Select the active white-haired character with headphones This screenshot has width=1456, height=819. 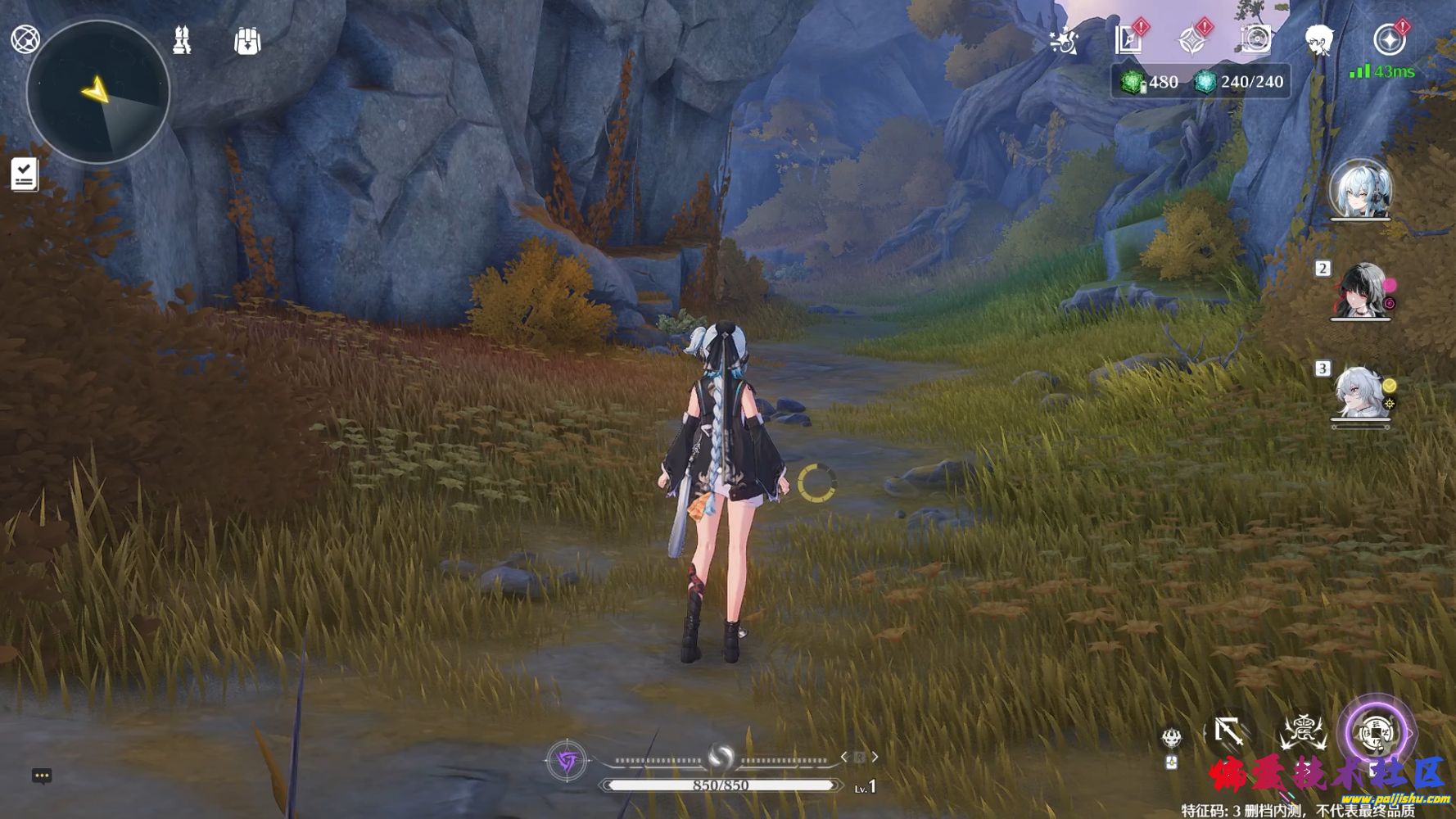[1360, 190]
